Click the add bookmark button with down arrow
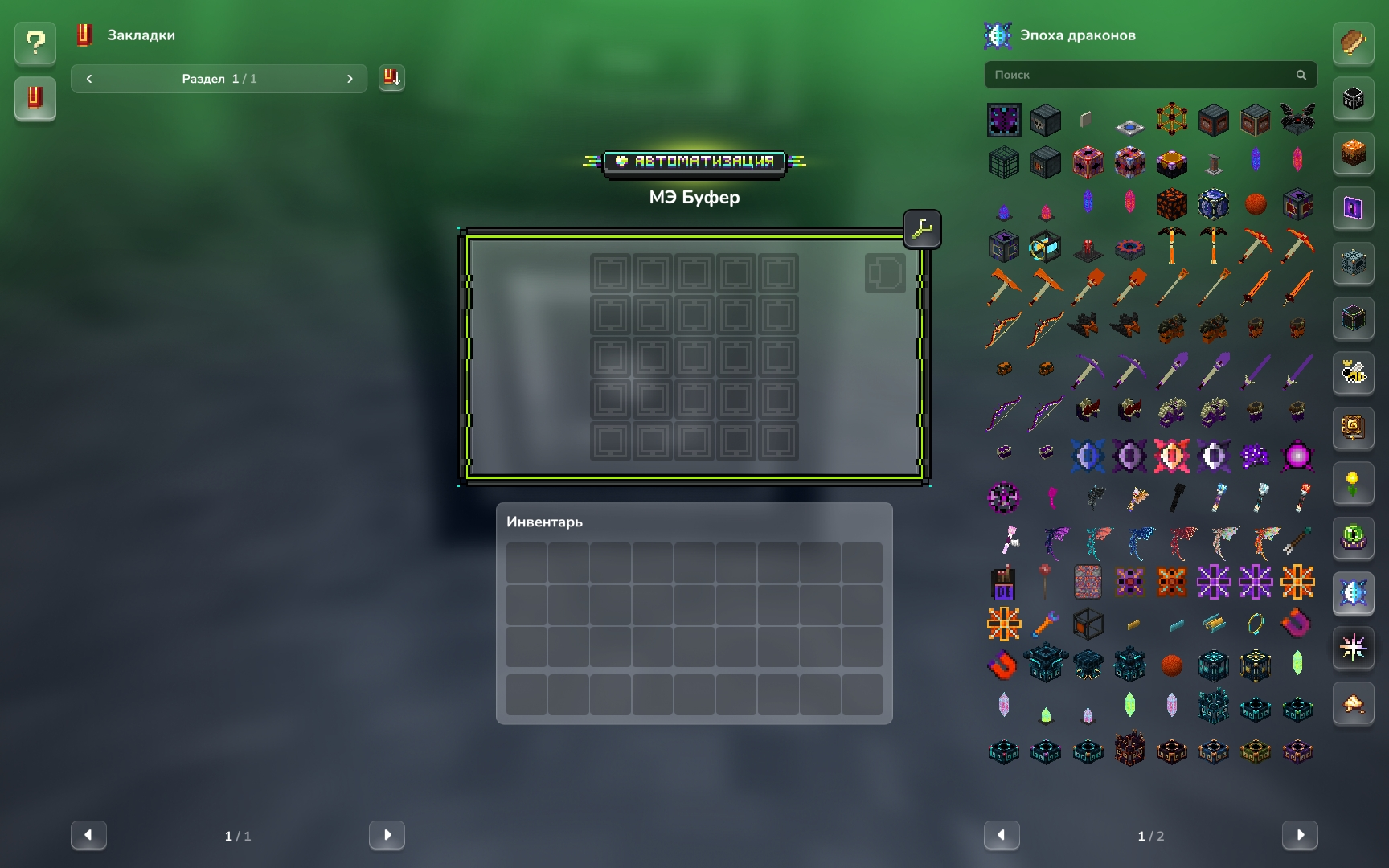Screen dimensions: 1389x868 pos(391,78)
